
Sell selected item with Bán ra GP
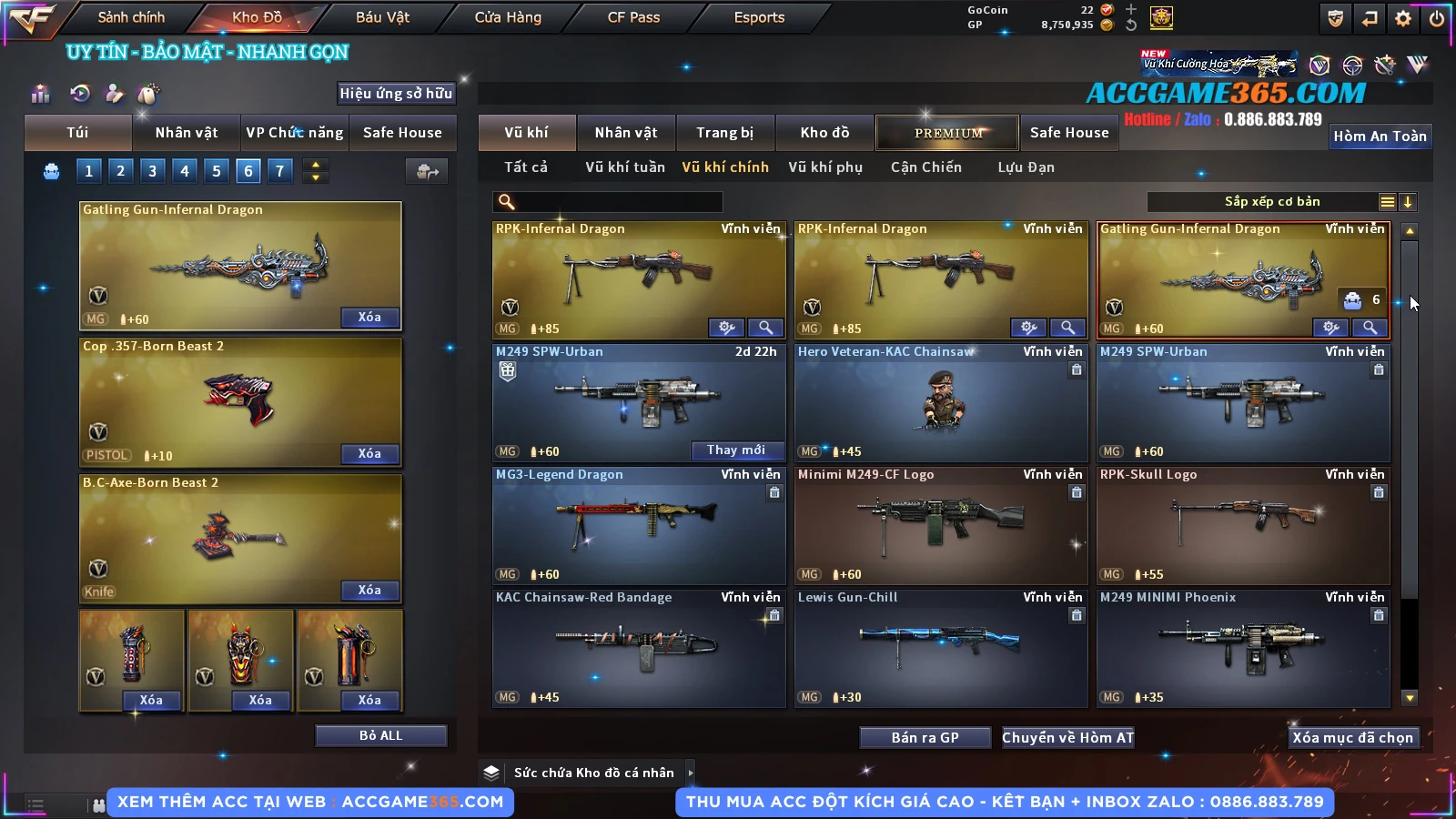pos(925,737)
